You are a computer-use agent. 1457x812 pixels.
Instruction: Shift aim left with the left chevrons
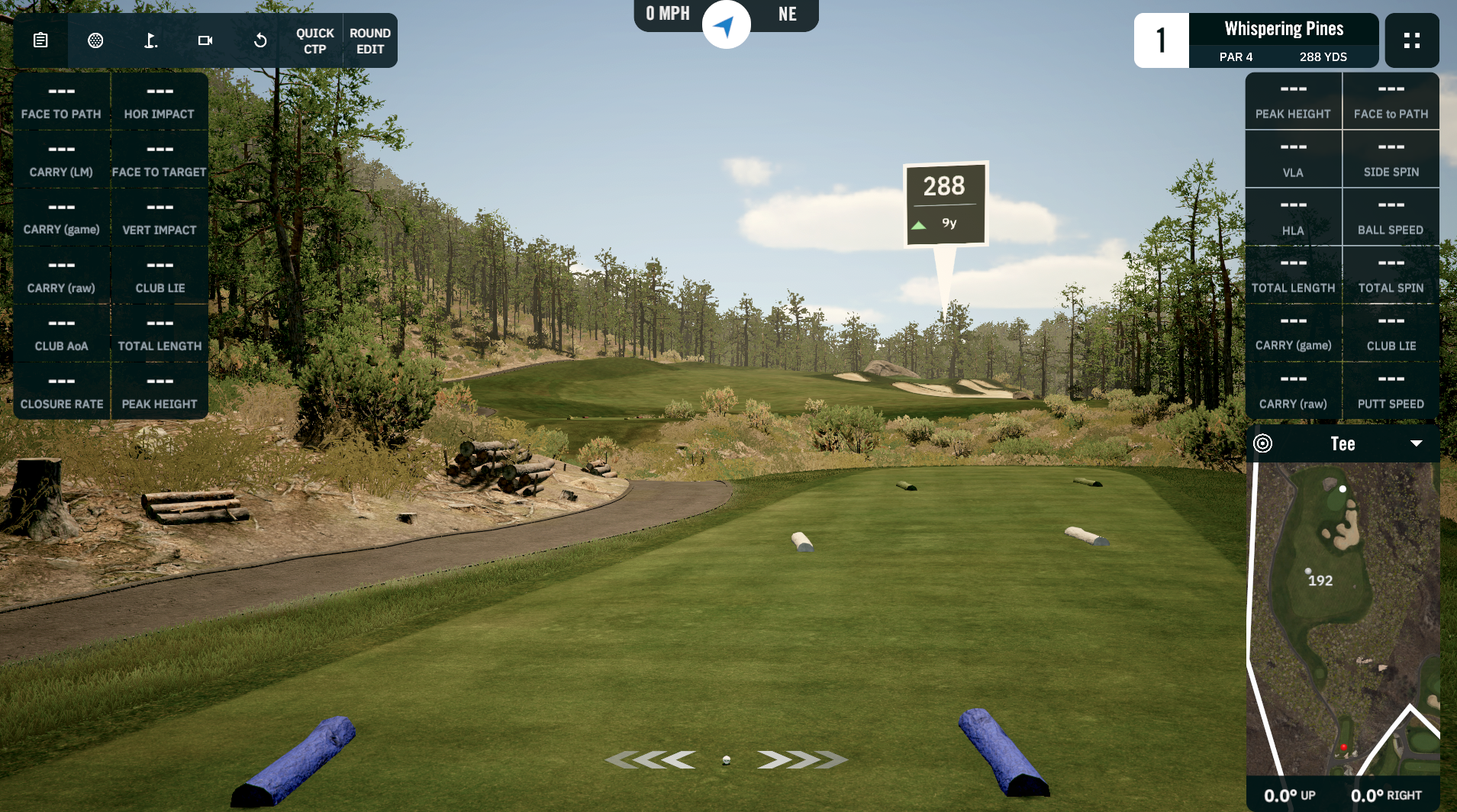pos(650,759)
